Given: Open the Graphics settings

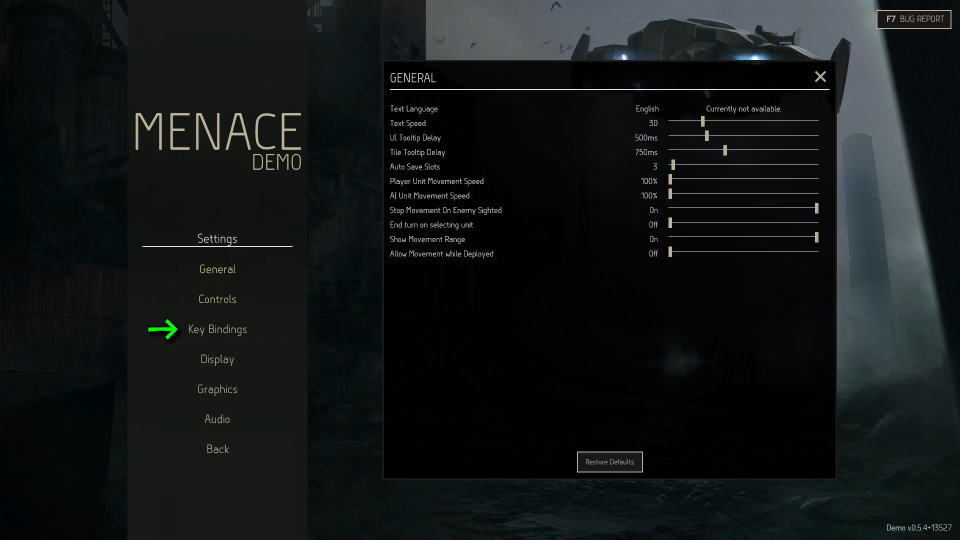Looking at the screenshot, I should [x=217, y=389].
